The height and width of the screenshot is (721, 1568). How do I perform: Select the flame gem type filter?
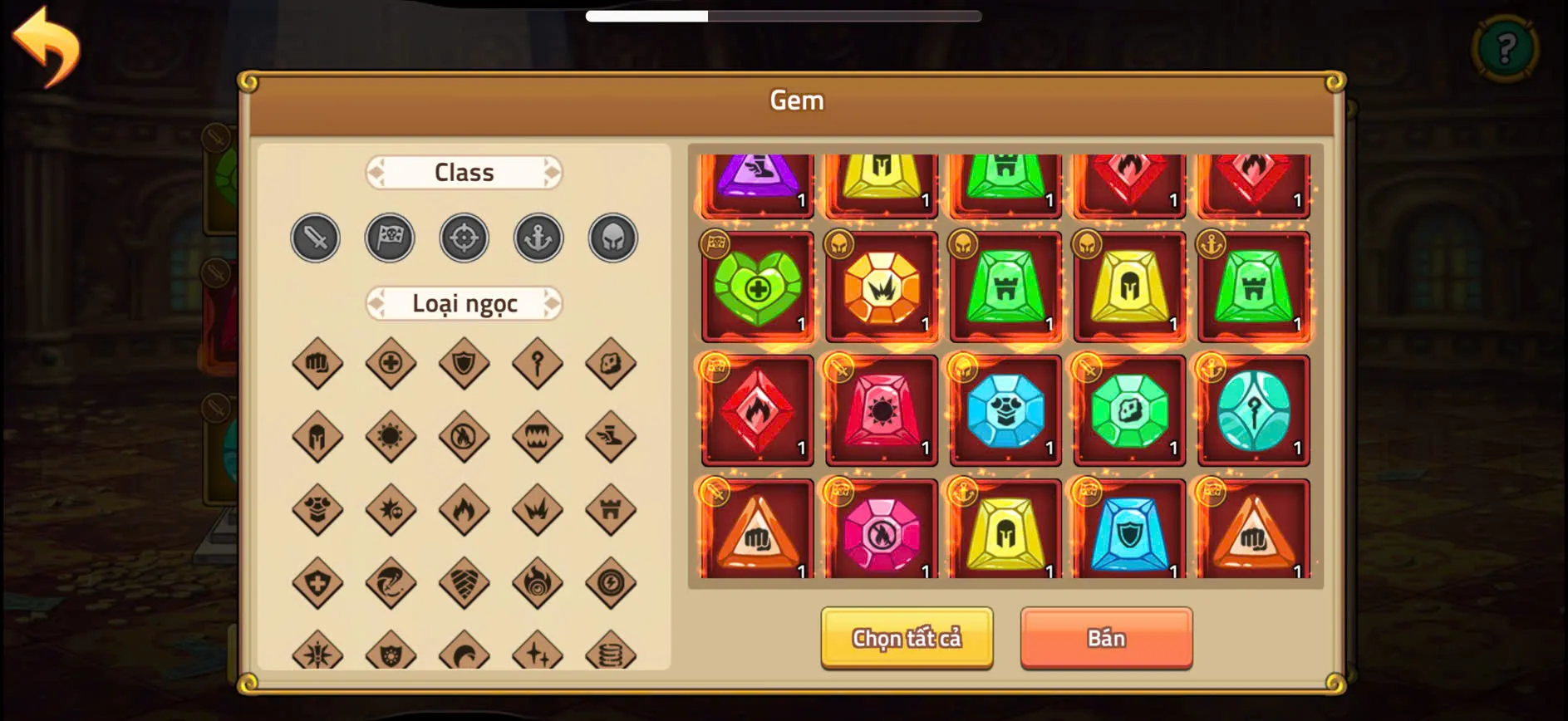464,509
